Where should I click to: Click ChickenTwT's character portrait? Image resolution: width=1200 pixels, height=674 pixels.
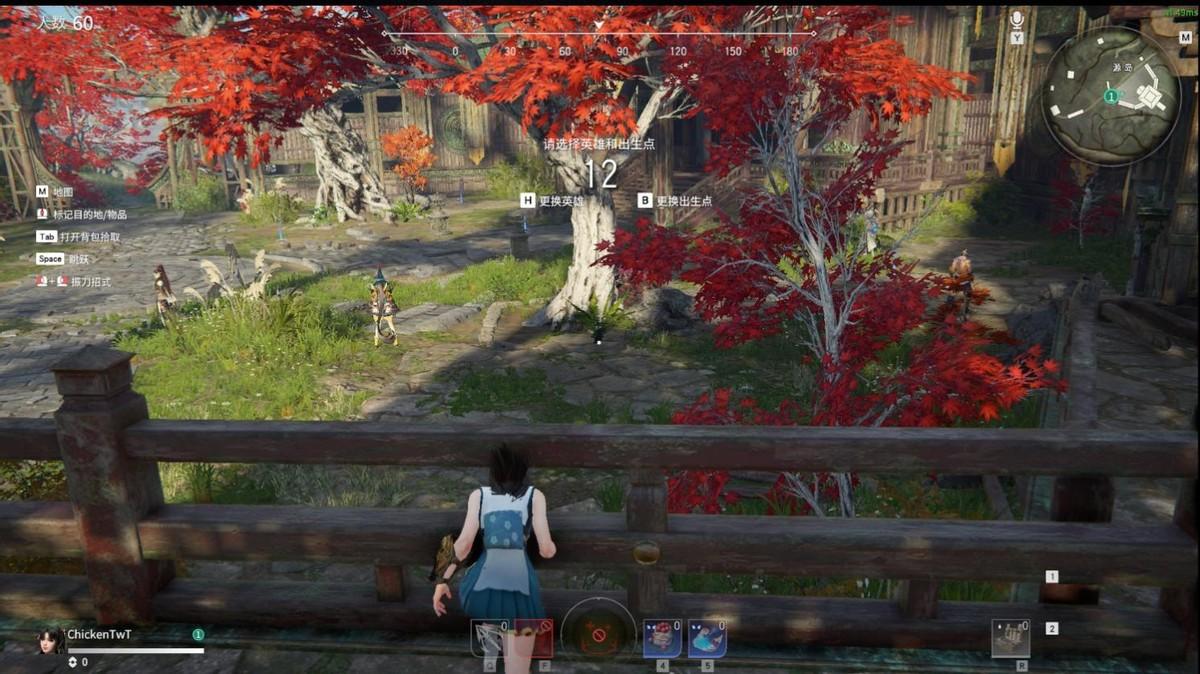(51, 640)
